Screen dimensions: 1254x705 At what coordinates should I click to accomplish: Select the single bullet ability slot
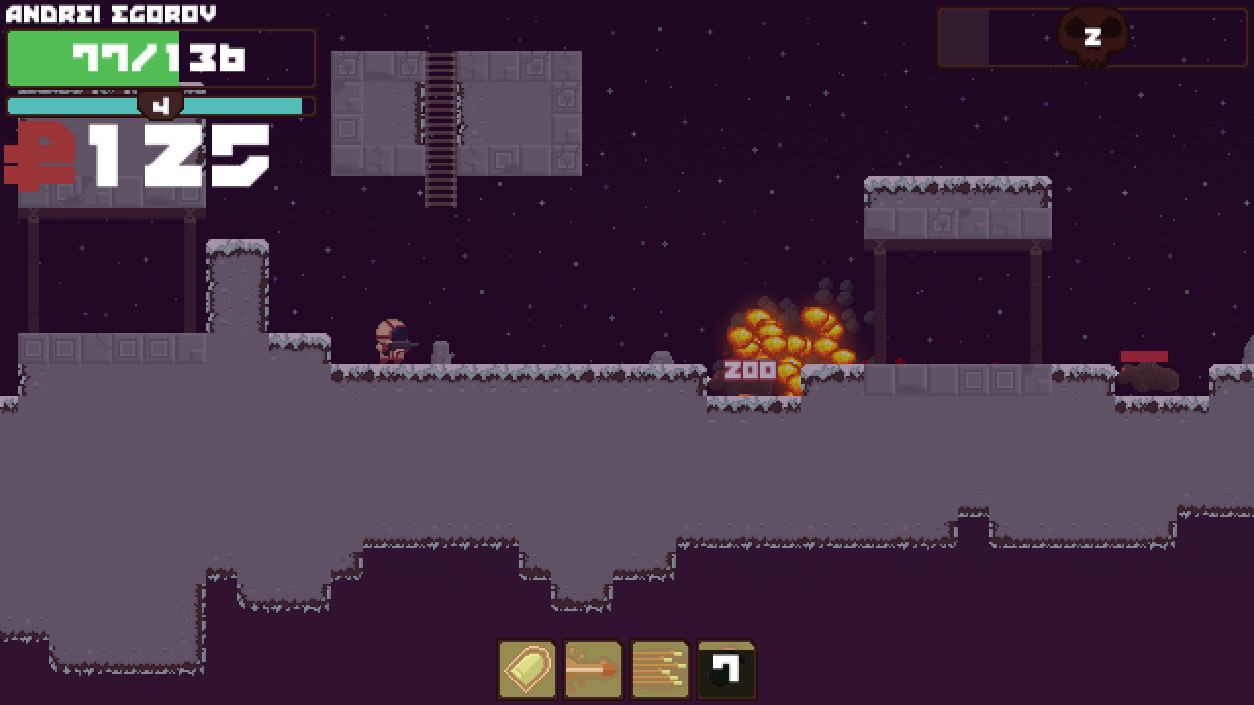527,669
